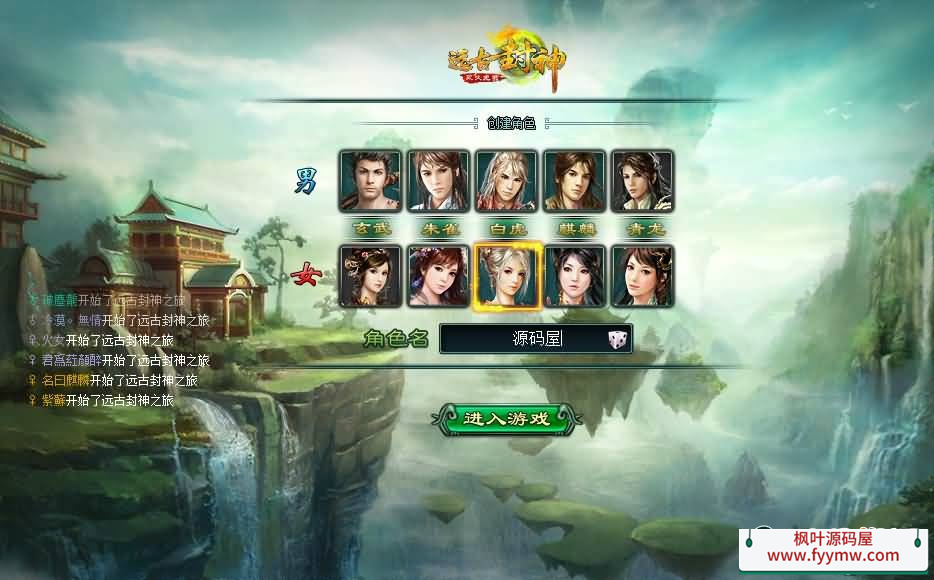Select the male 麒麟 character portrait
This screenshot has width=934, height=580.
pos(574,181)
